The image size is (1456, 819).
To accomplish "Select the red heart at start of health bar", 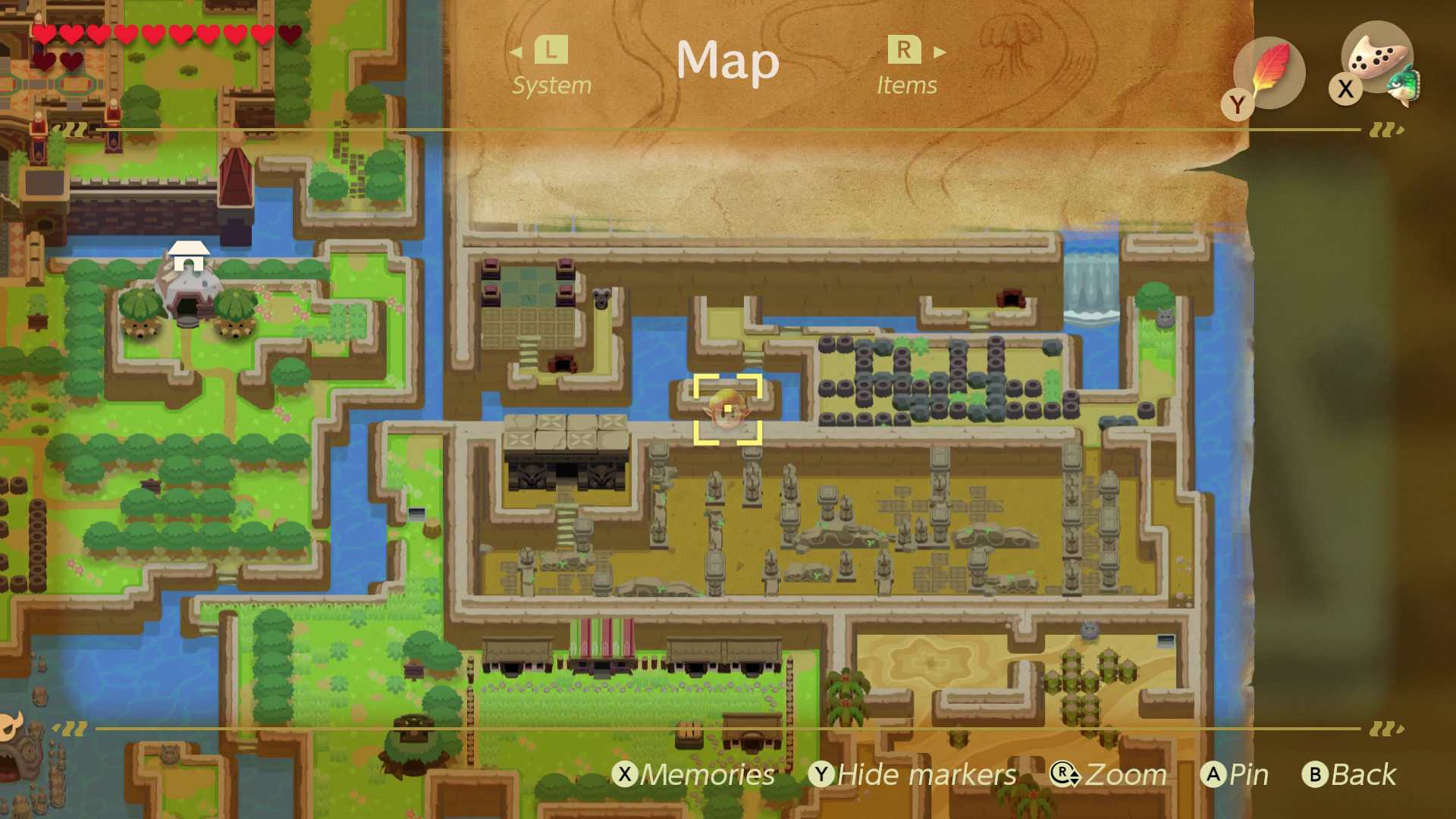I will coord(44,34).
